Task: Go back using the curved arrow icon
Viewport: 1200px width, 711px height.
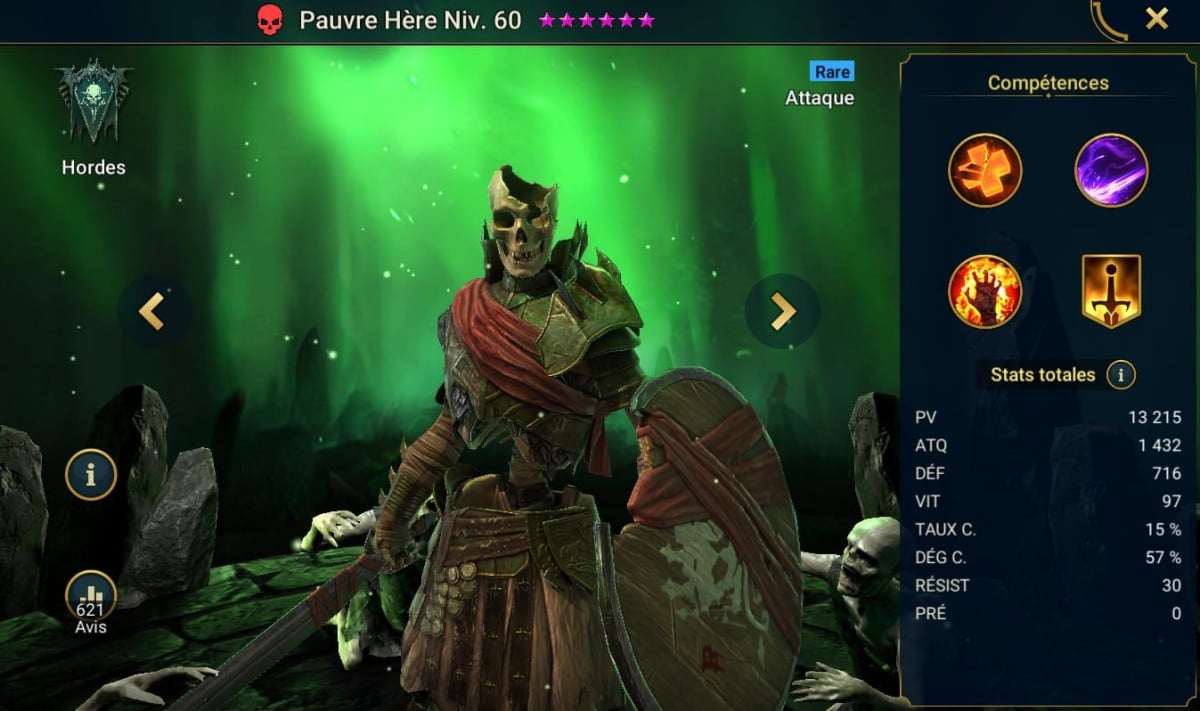Action: 1107,20
